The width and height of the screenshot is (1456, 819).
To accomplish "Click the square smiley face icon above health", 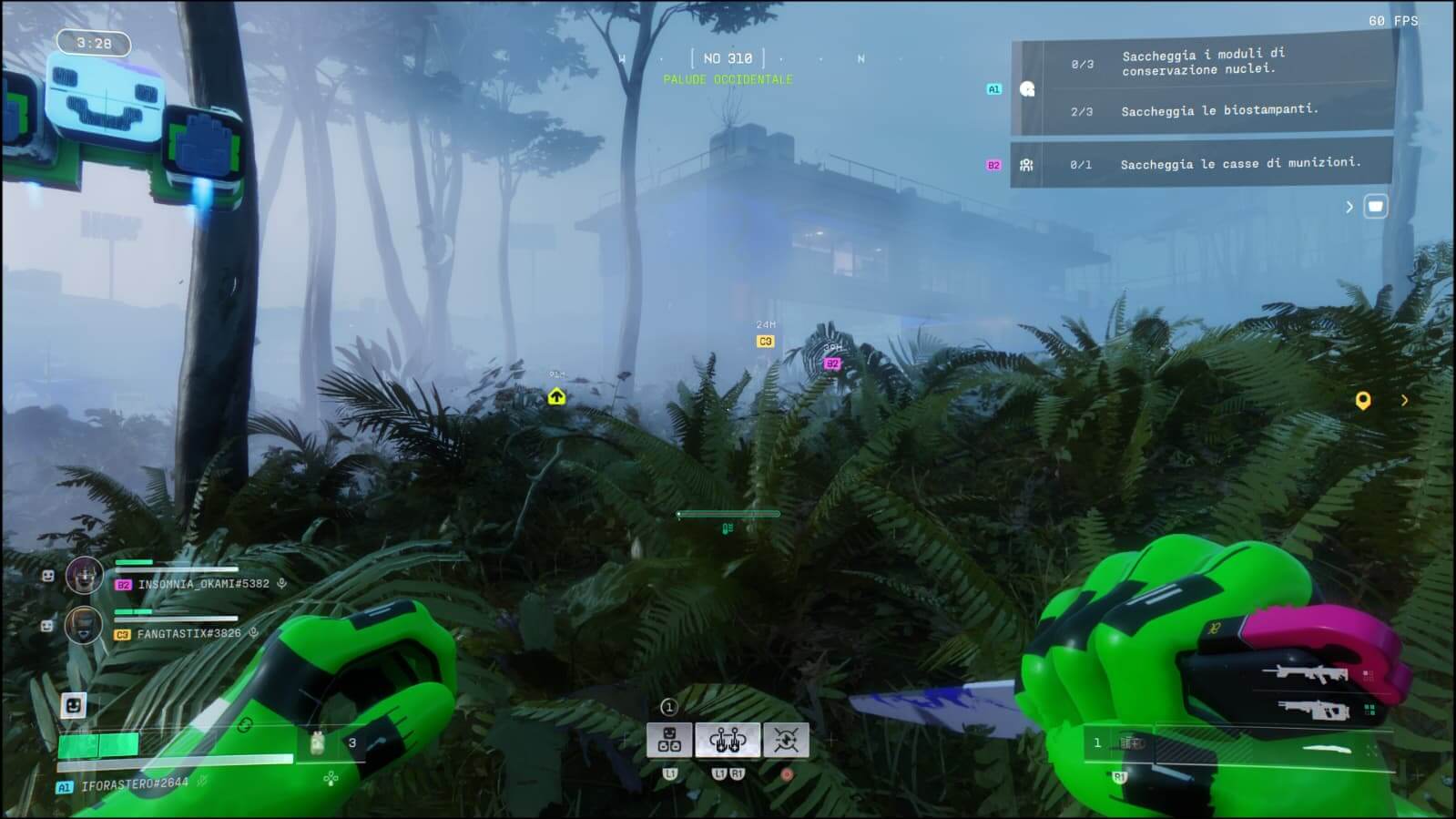I will coord(74,704).
